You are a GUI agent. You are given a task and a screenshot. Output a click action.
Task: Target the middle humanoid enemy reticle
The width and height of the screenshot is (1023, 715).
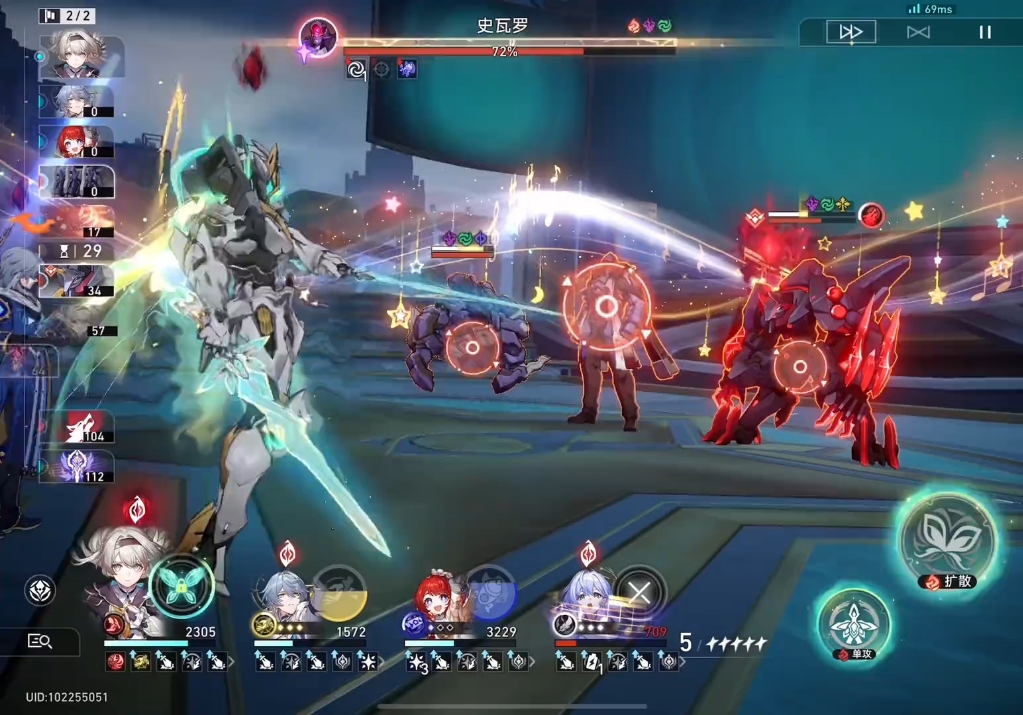tap(605, 306)
